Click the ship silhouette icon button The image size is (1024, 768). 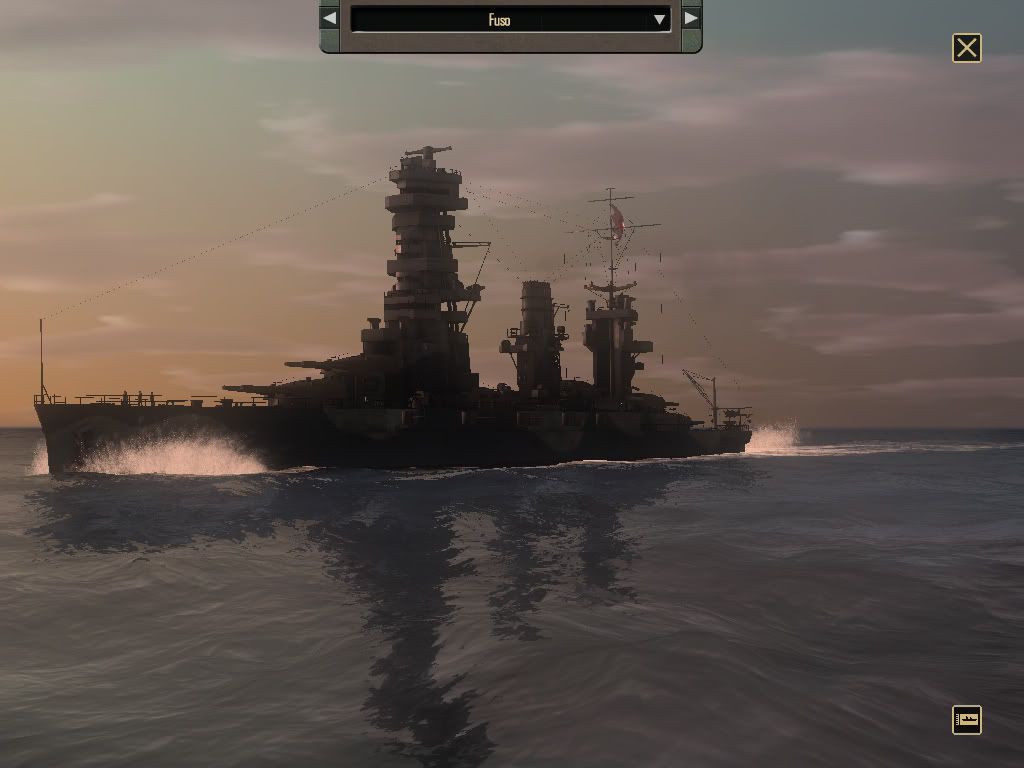click(967, 720)
